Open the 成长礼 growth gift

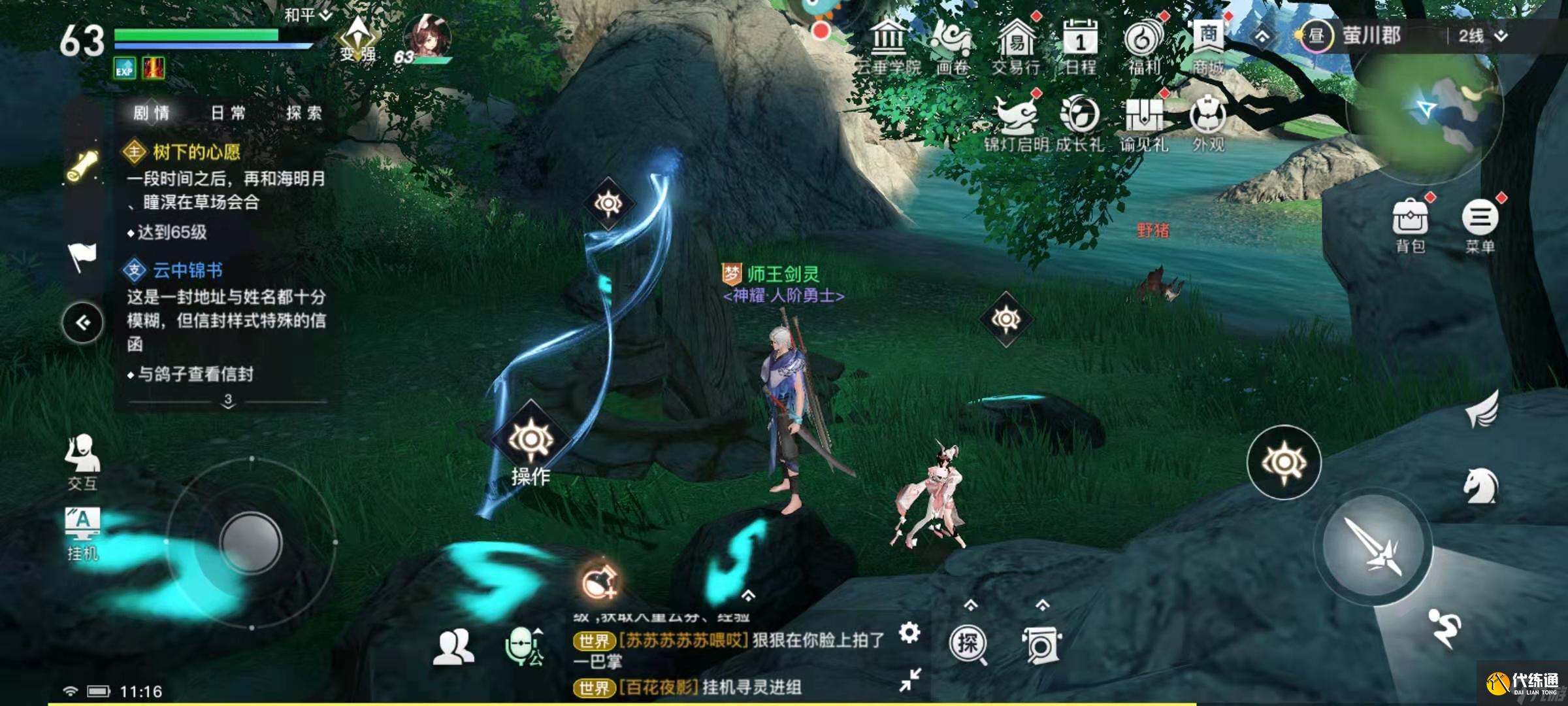pos(1079,122)
